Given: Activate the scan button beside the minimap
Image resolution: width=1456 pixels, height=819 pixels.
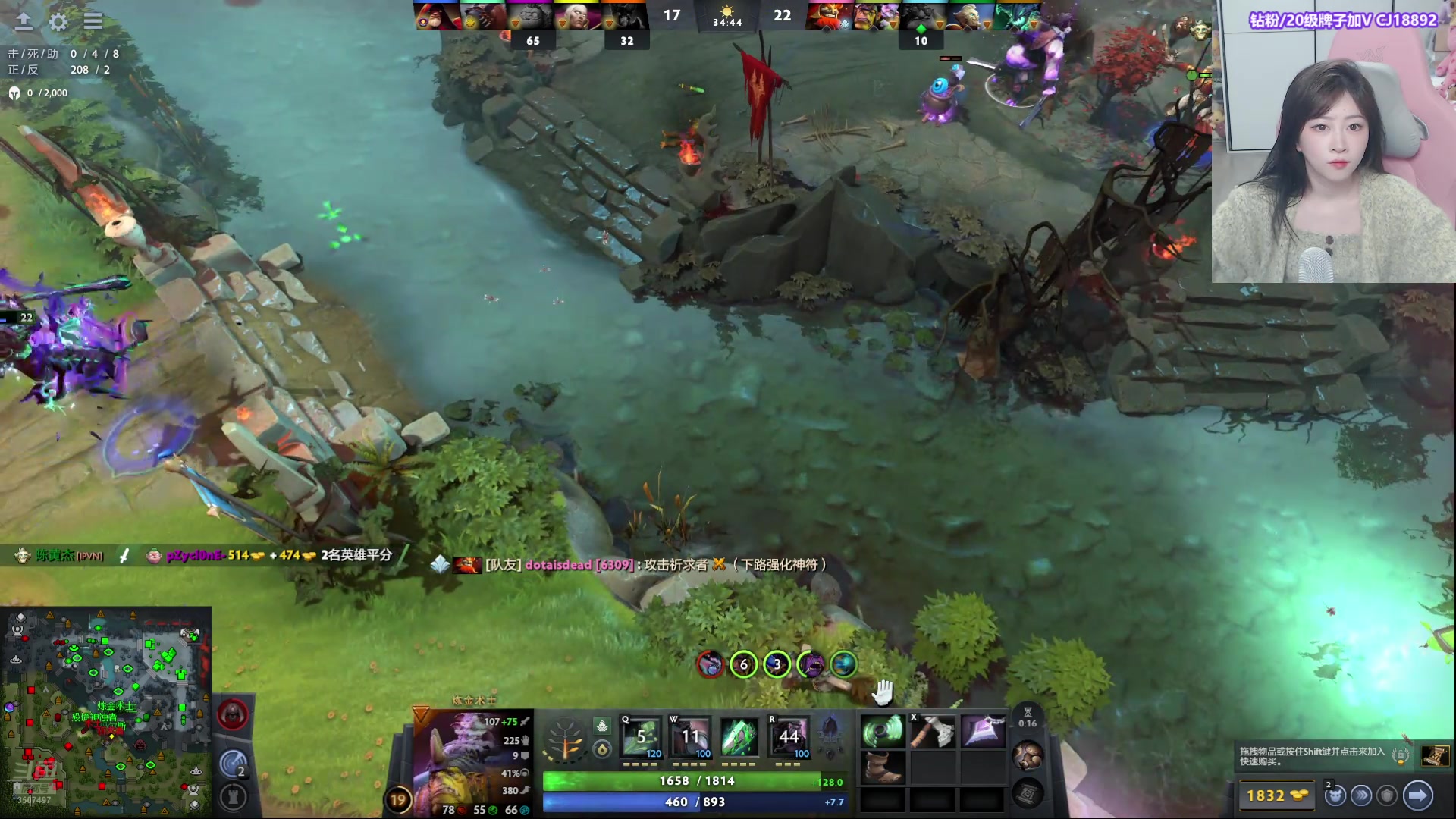Looking at the screenshot, I should pyautogui.click(x=234, y=764).
